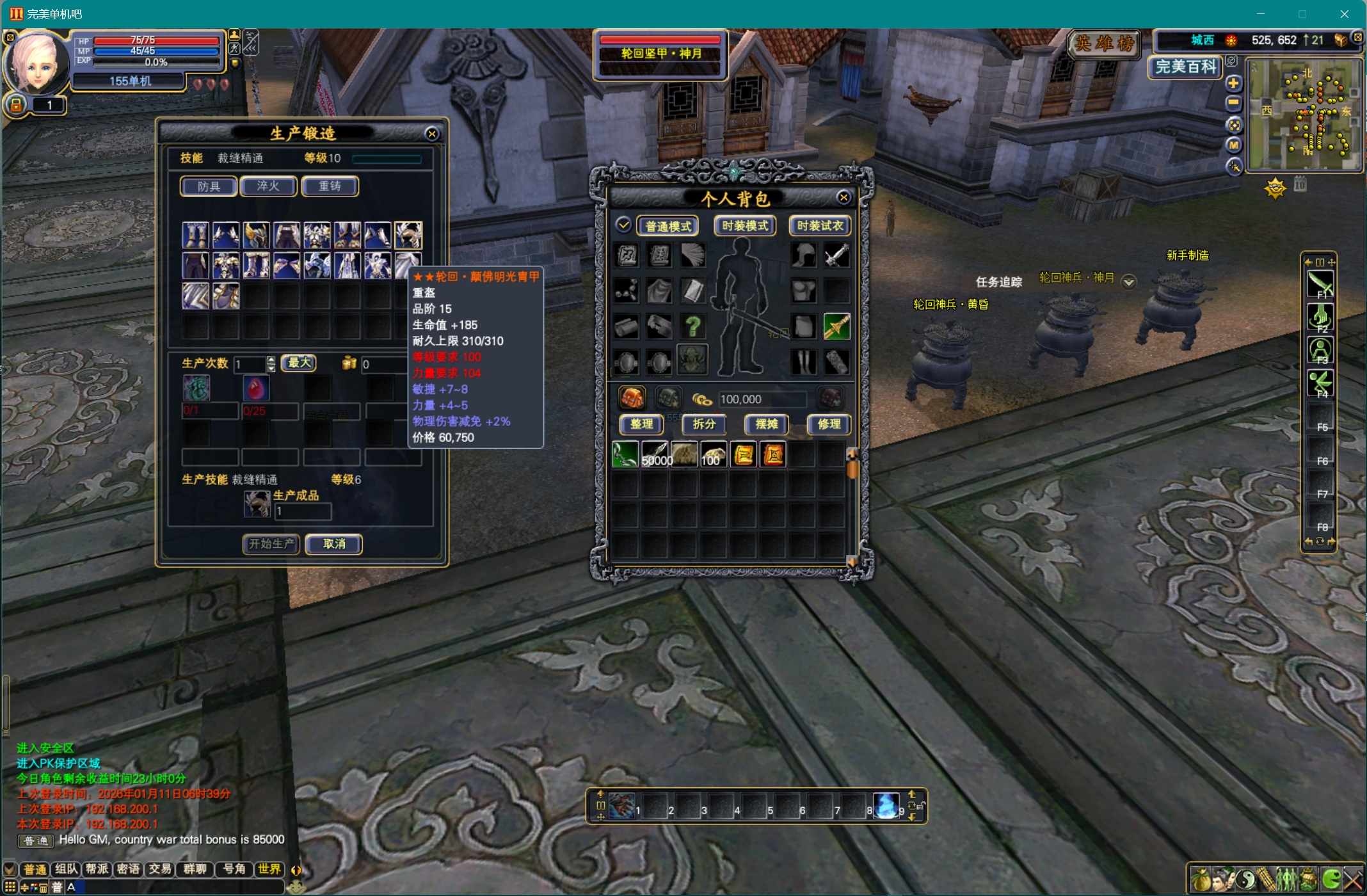Viewport: 1367px width, 896px height.
Task: Switch to the 防具 armor tab
Action: click(209, 186)
